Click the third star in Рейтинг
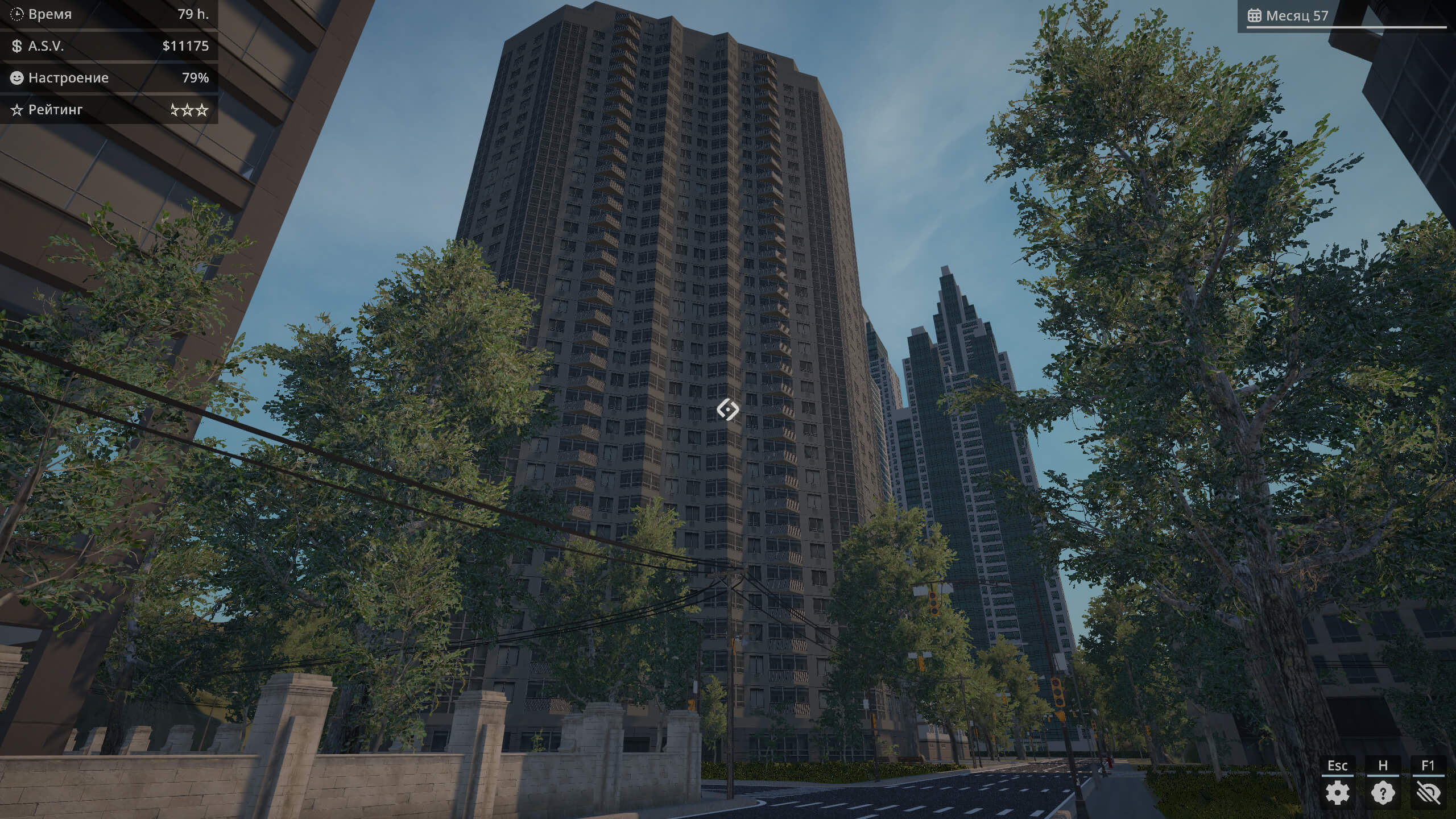 click(203, 110)
